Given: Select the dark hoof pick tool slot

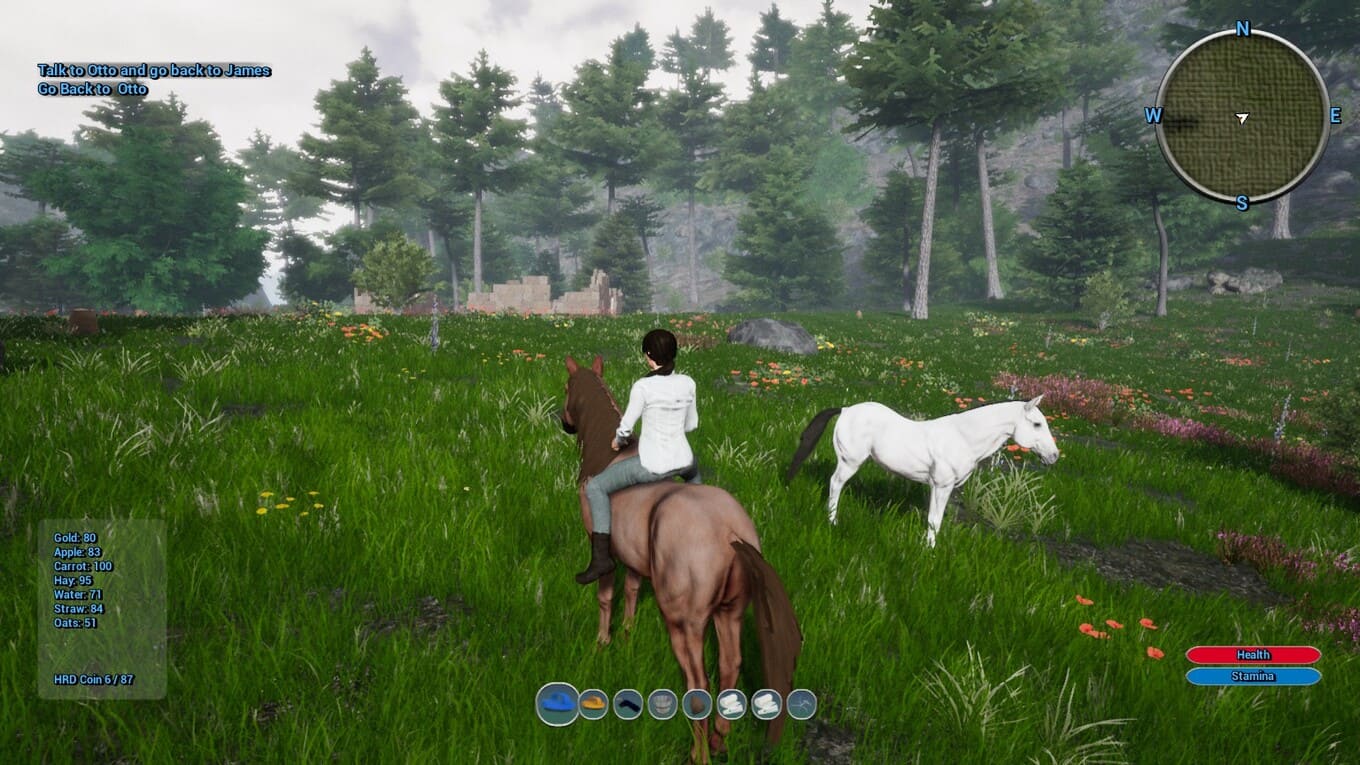Looking at the screenshot, I should (628, 704).
